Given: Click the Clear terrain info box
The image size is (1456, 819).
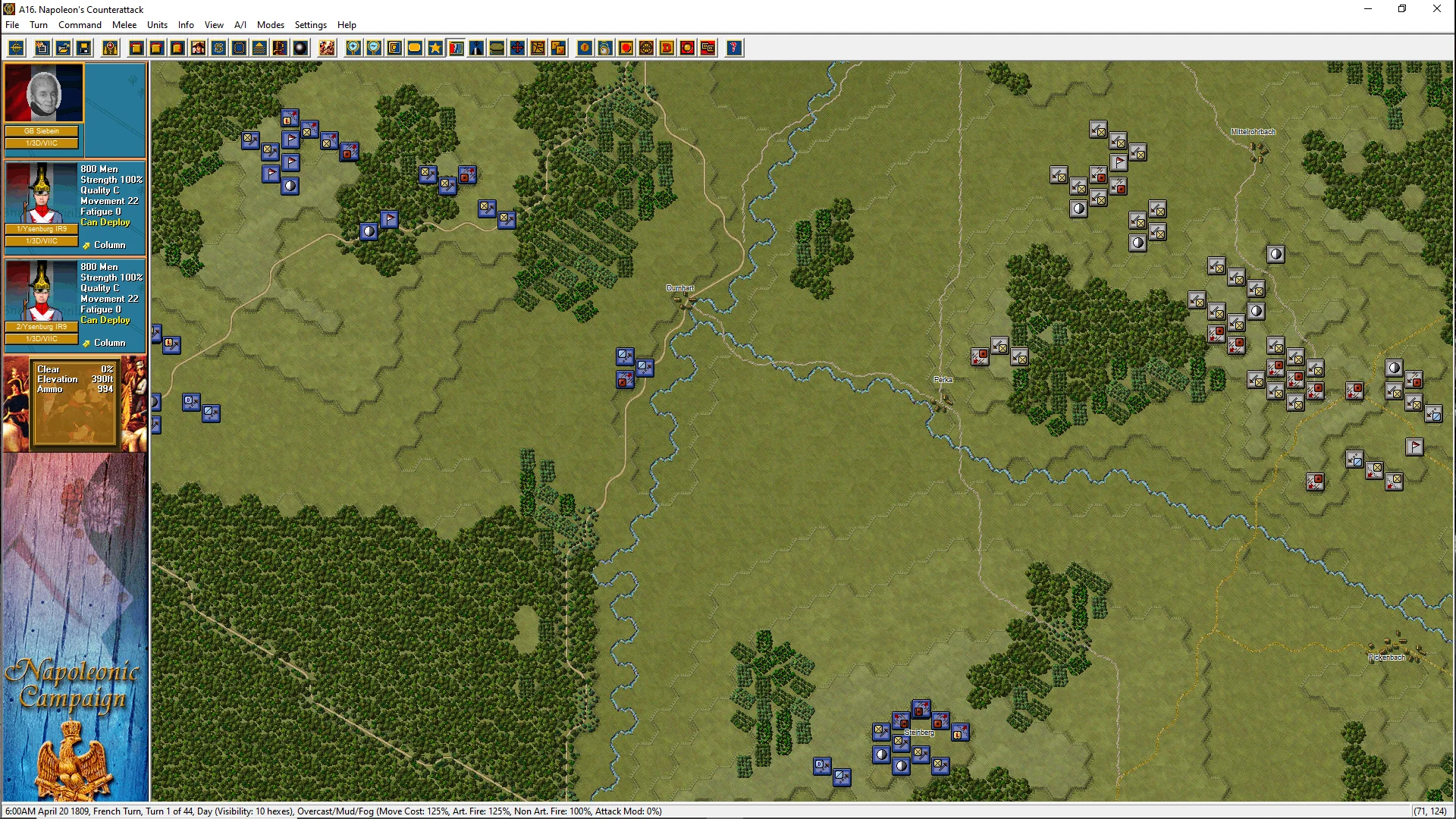Looking at the screenshot, I should tap(74, 402).
